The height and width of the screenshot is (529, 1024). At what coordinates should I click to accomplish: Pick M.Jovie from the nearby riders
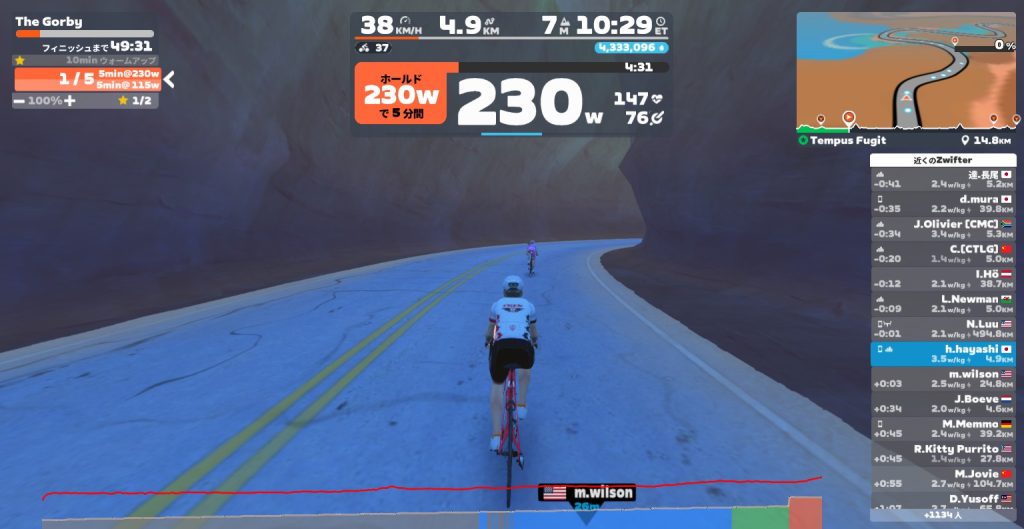[943, 479]
